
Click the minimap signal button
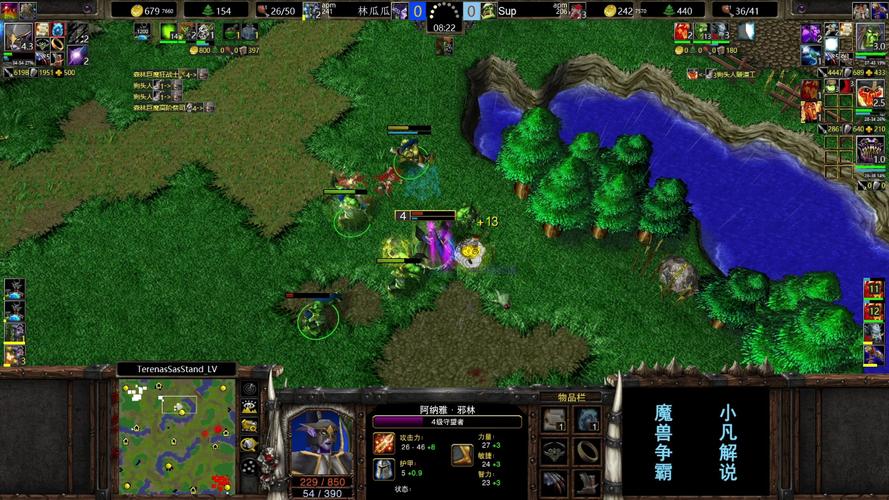247,390
